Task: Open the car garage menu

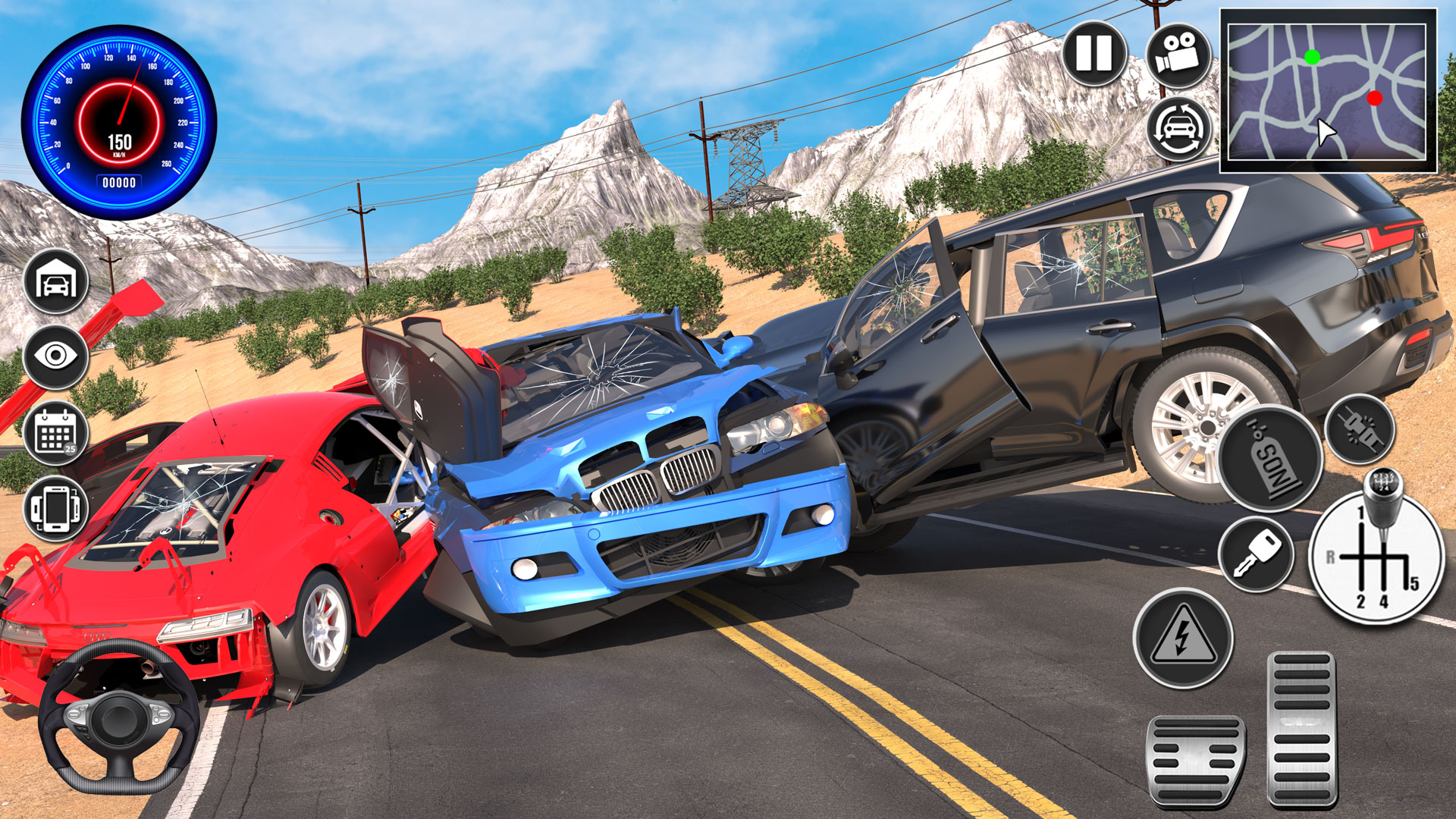Action: [57, 283]
